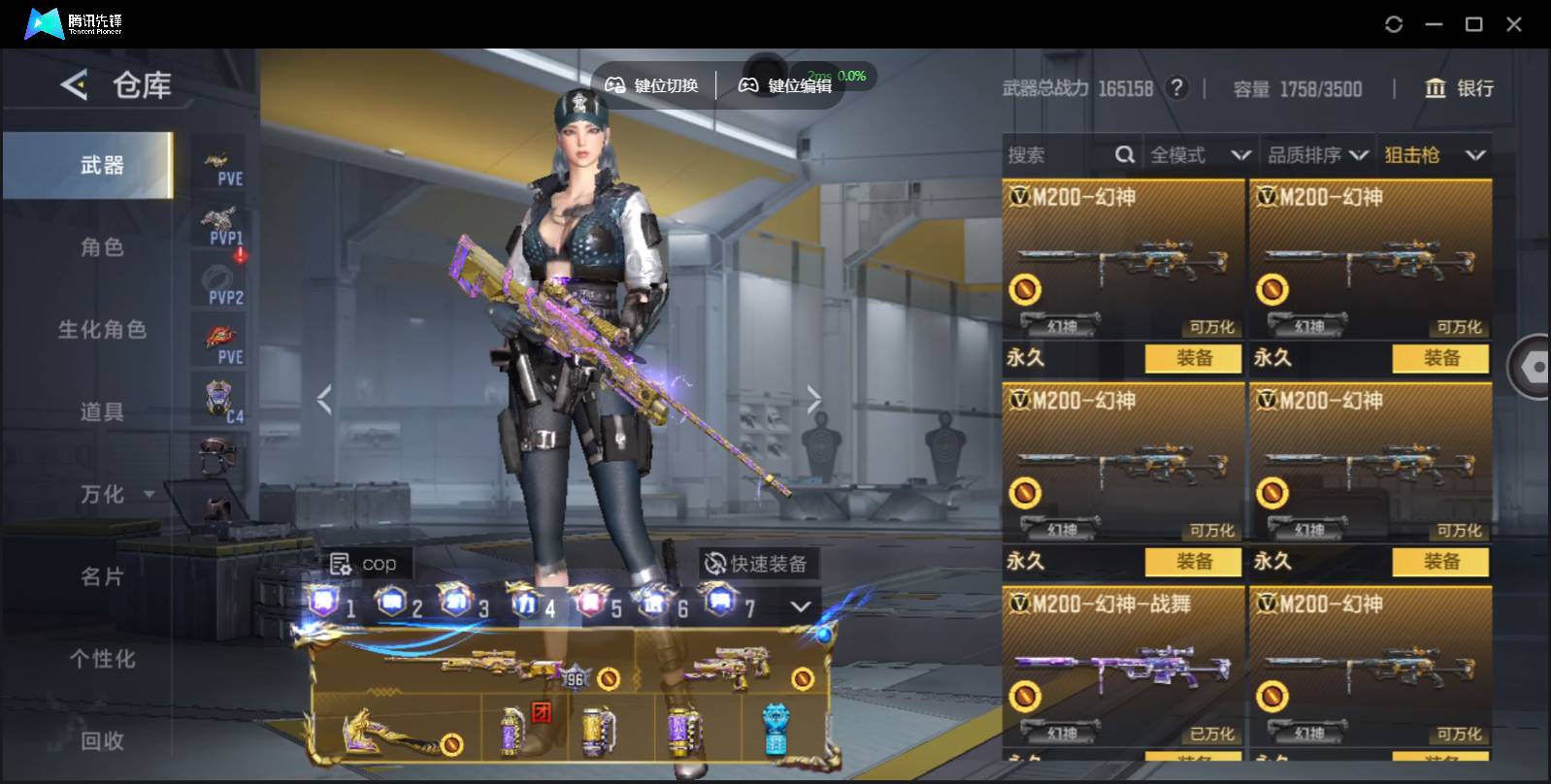Open the 键位切换 key mapping switch
Viewport: 1551px width, 784px height.
[651, 85]
